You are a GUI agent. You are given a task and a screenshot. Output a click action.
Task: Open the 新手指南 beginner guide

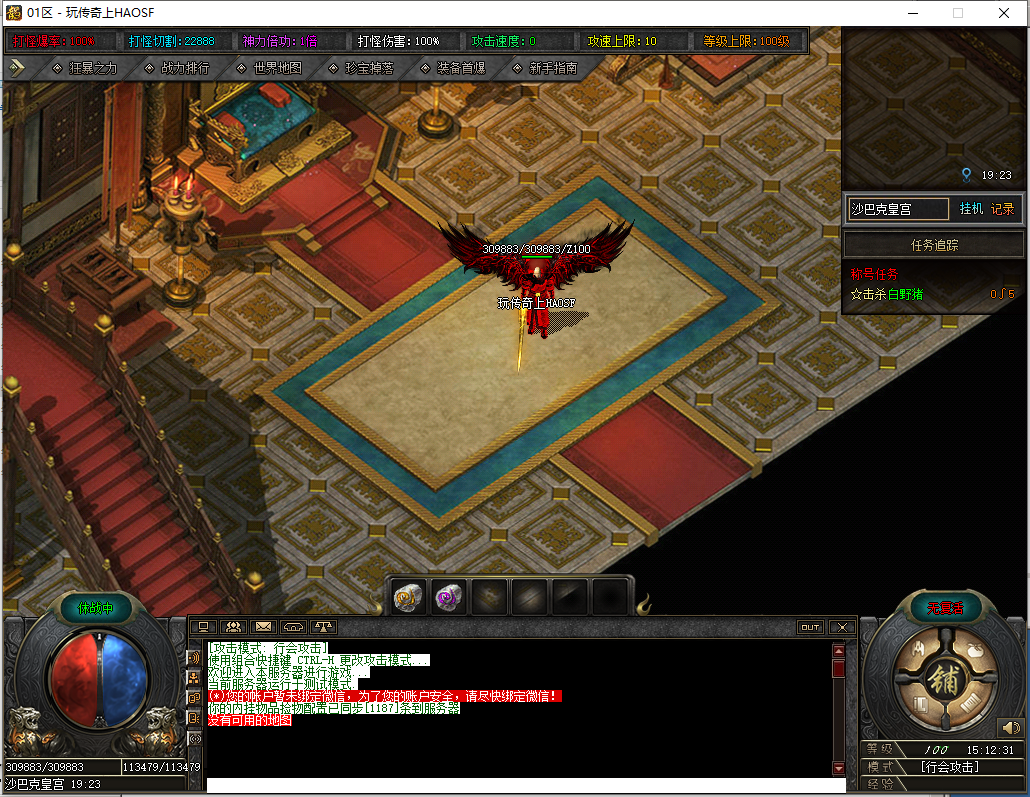[x=545, y=69]
